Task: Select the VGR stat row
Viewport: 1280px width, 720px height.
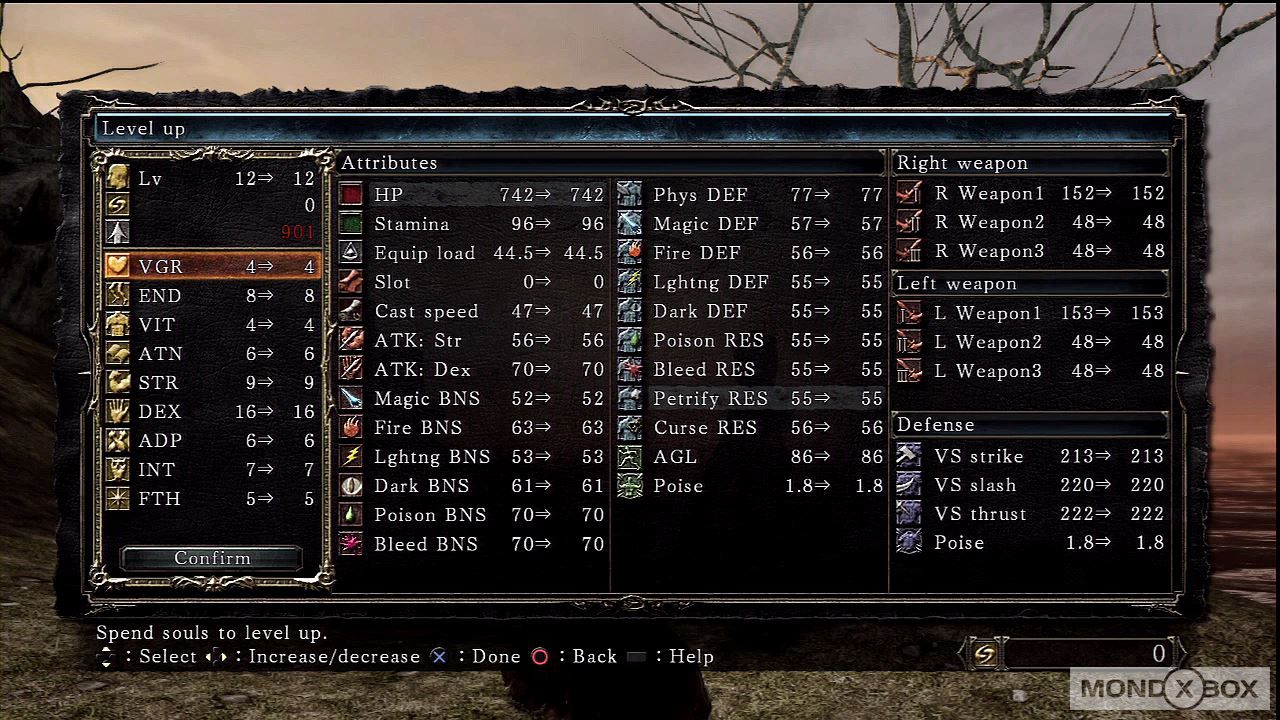Action: pyautogui.click(x=212, y=267)
